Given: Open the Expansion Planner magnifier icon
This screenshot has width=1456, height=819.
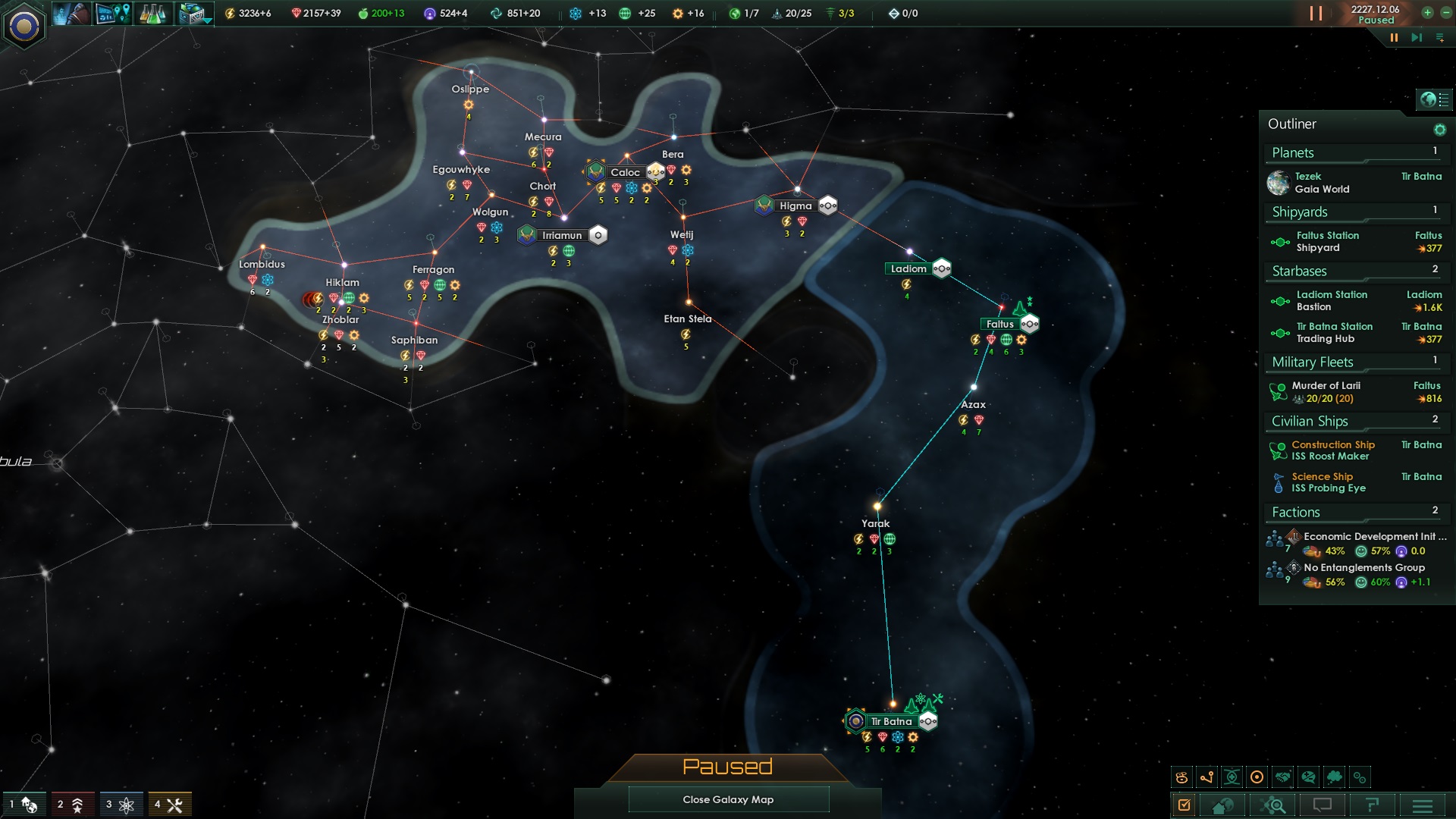Looking at the screenshot, I should point(1272,805).
